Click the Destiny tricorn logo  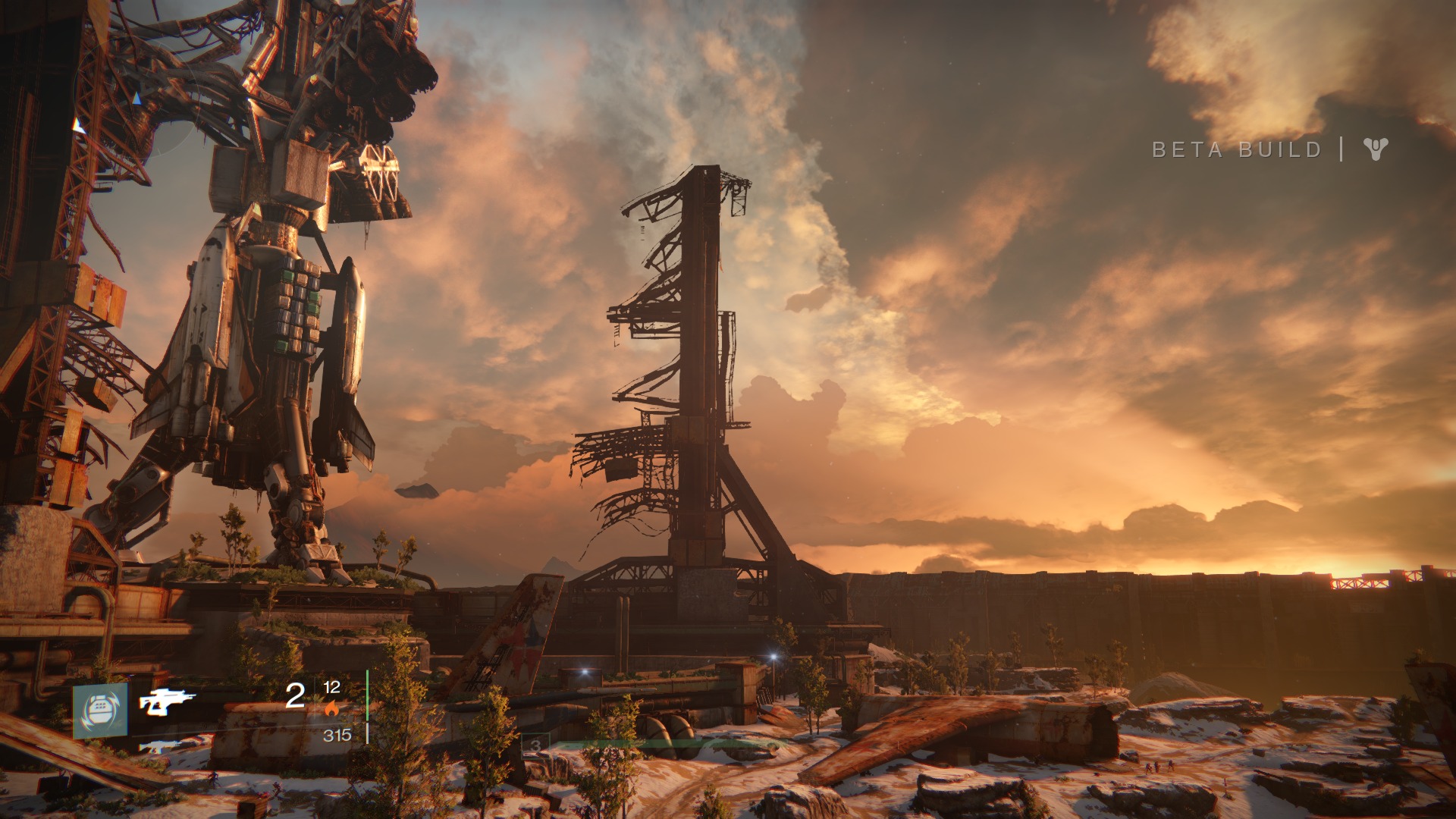[1375, 149]
